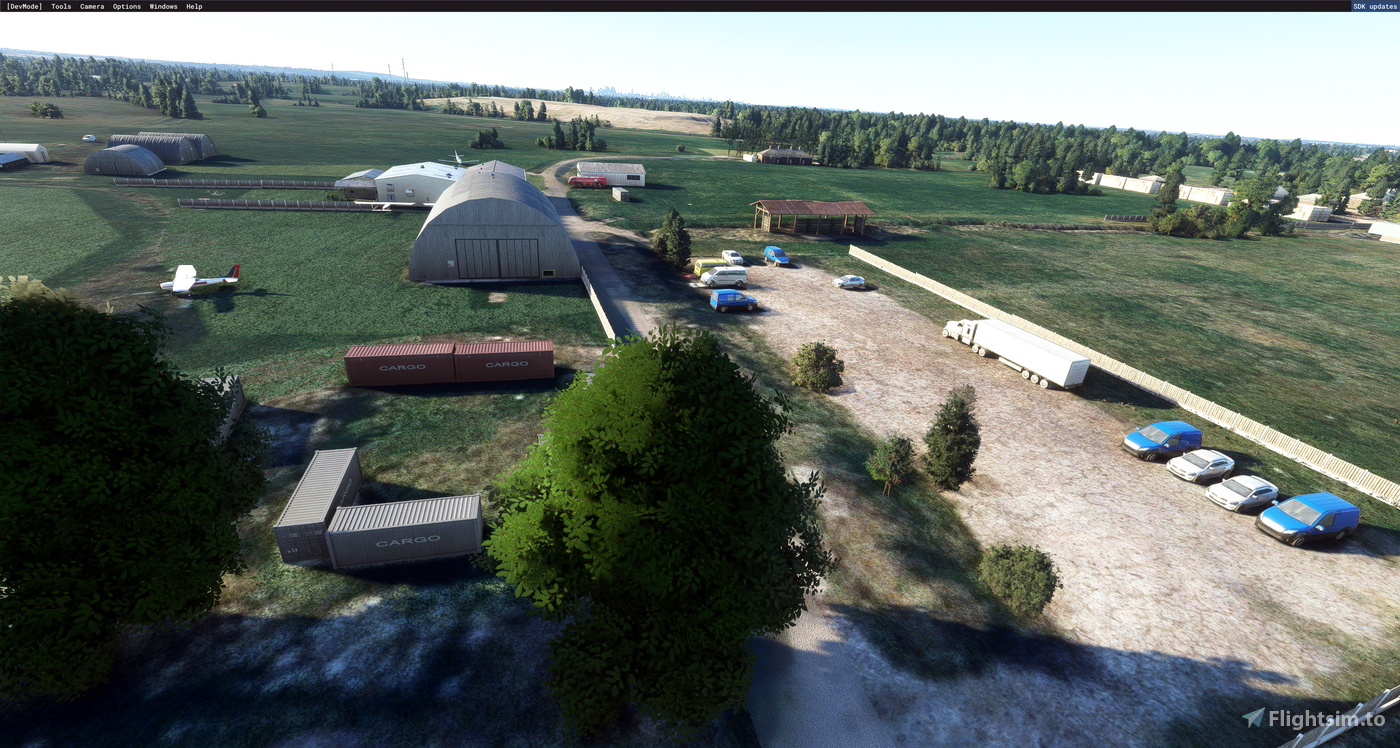This screenshot has width=1400, height=748.
Task: Select the red fire truck near the hangars
Action: click(586, 182)
